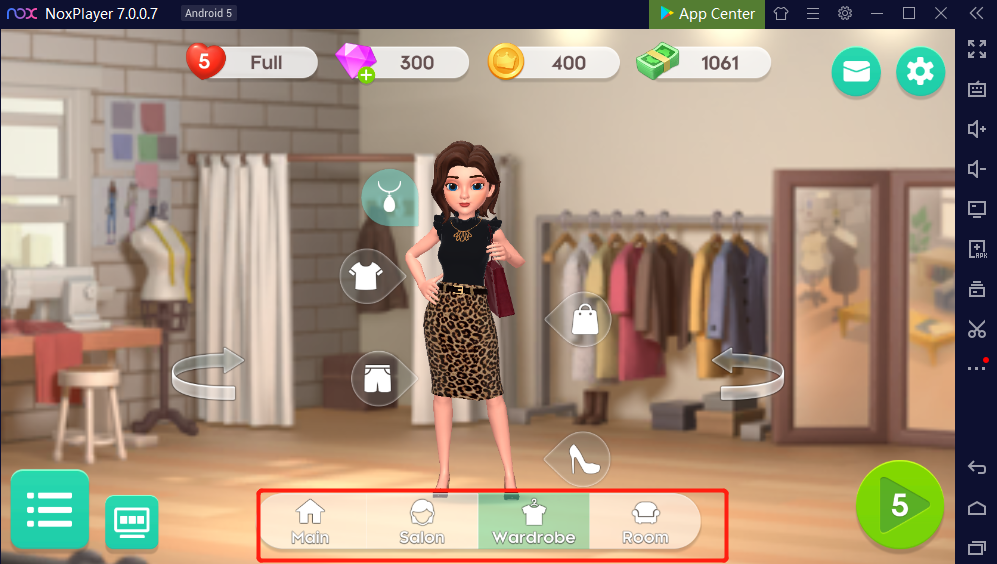Image resolution: width=997 pixels, height=564 pixels.
Task: Open the gear settings button
Action: pyautogui.click(x=920, y=72)
